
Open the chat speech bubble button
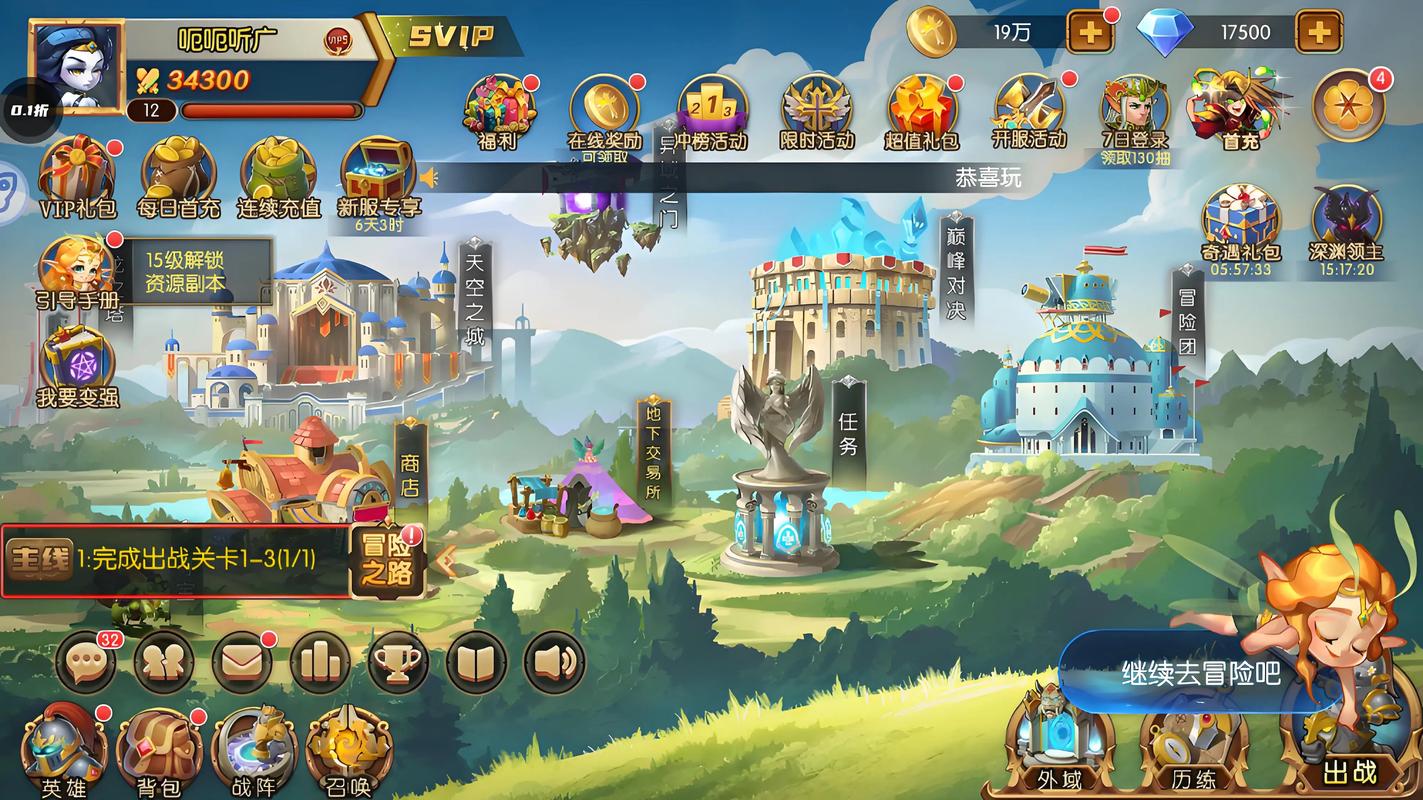pyautogui.click(x=86, y=661)
